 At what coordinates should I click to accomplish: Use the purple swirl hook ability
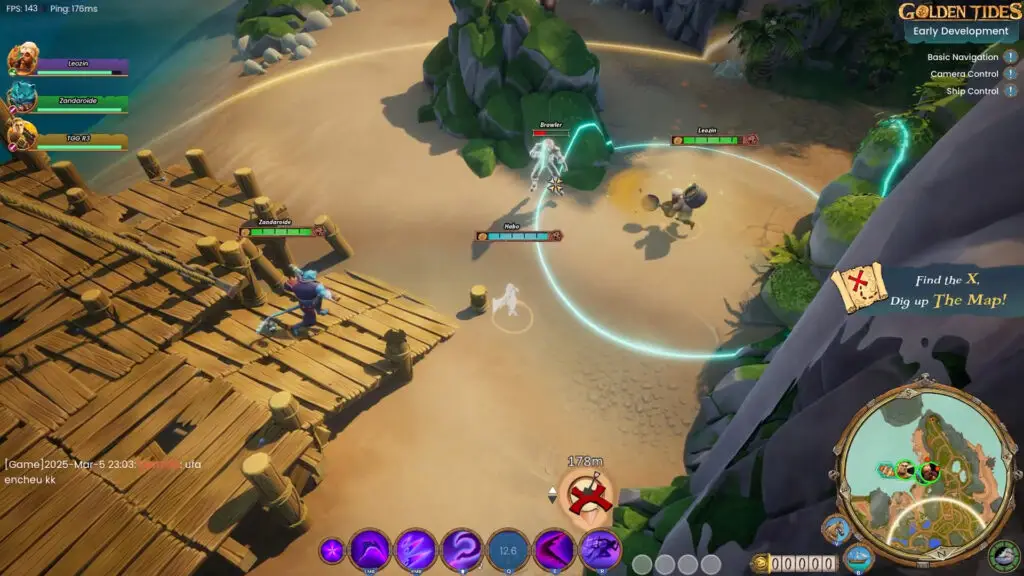click(462, 549)
